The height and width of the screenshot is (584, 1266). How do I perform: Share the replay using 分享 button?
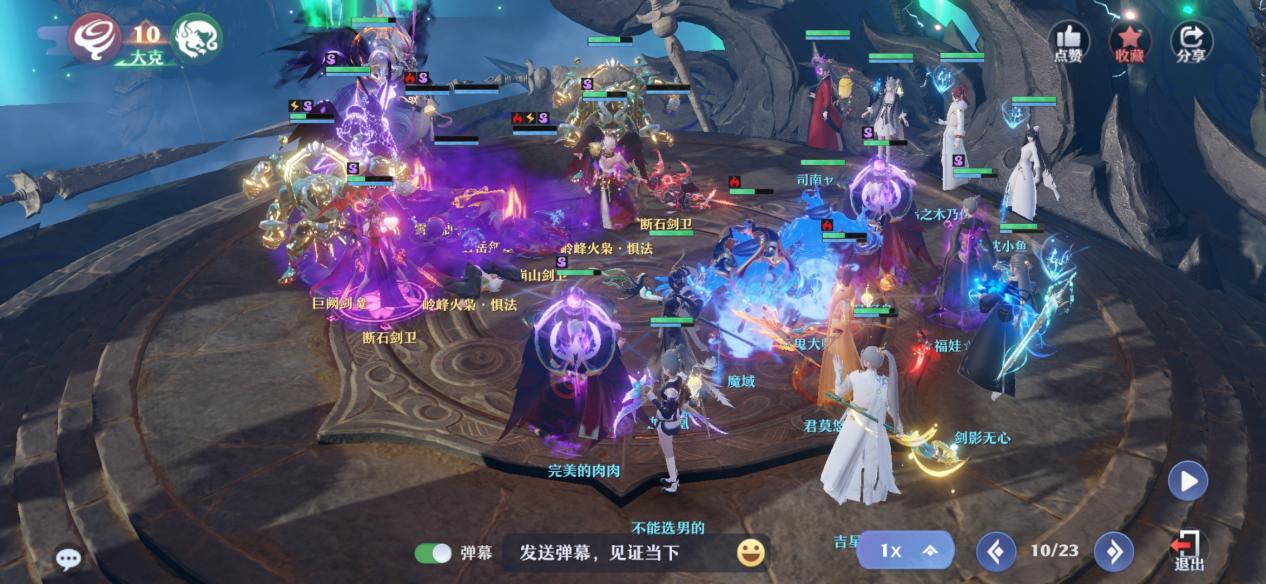1191,42
